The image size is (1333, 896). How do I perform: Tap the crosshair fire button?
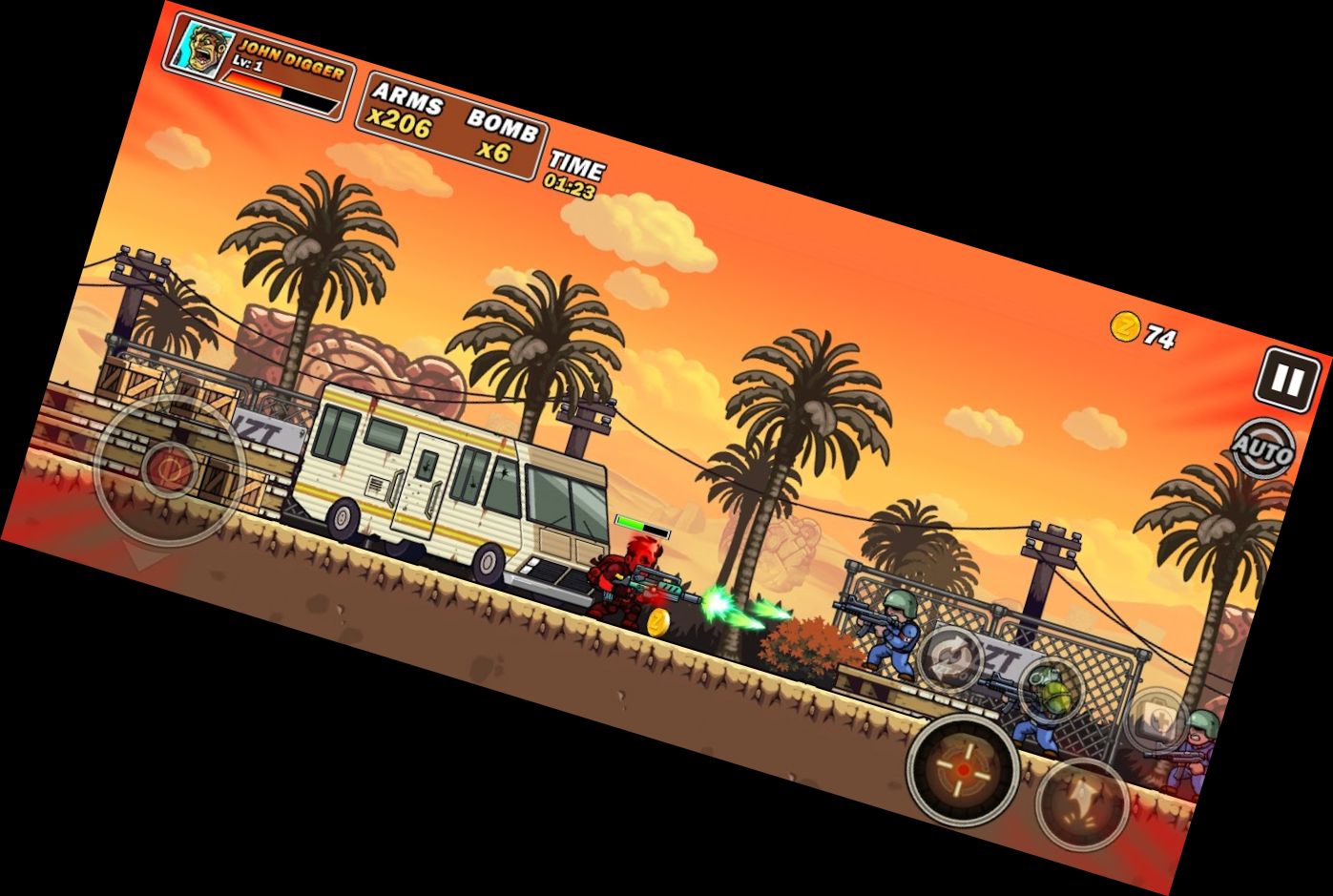[962, 769]
